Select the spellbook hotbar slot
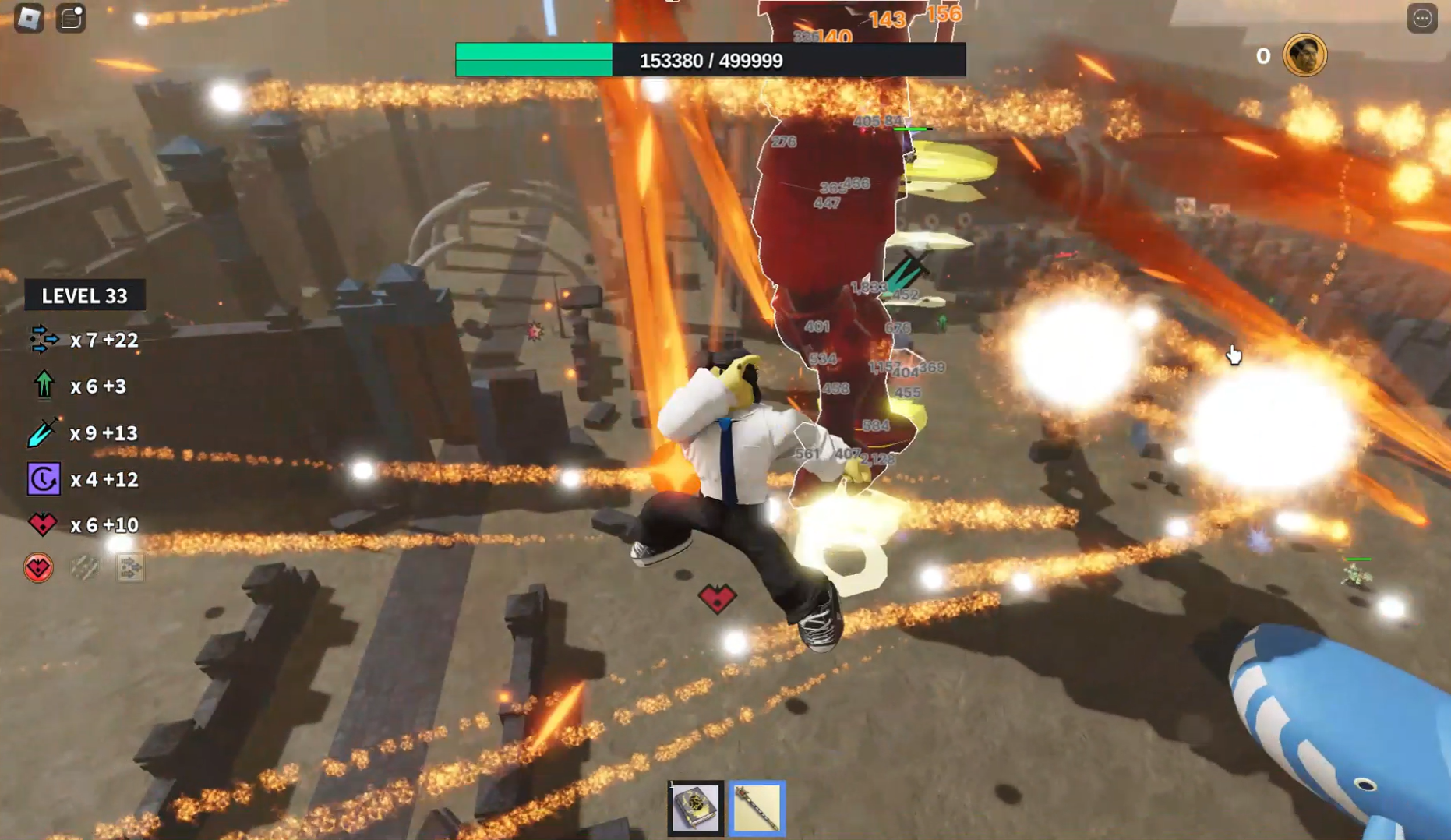Image resolution: width=1451 pixels, height=840 pixels. point(695,808)
